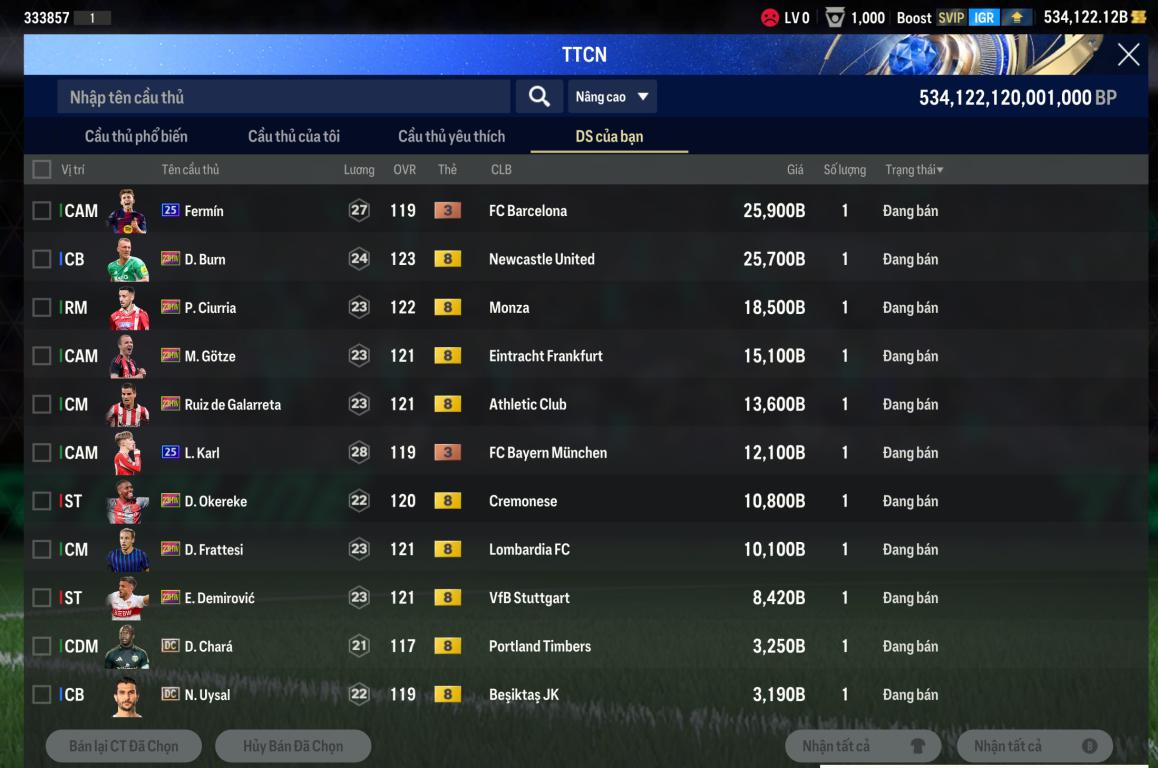The height and width of the screenshot is (768, 1158).
Task: Toggle the select-all checkbox in header
Action: pos(42,170)
